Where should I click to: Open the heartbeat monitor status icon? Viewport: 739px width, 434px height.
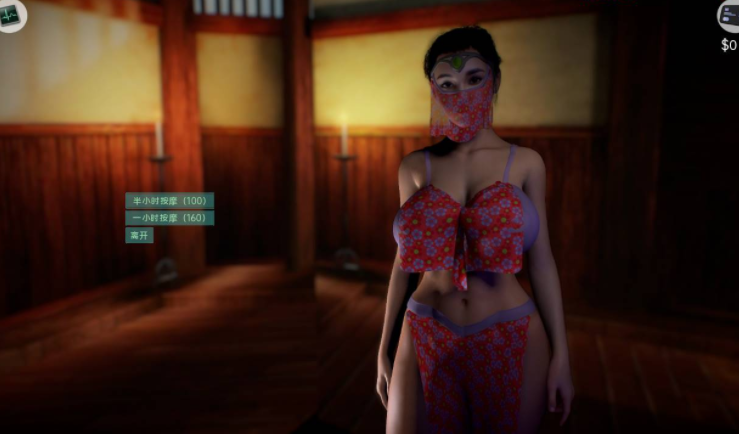click(12, 15)
